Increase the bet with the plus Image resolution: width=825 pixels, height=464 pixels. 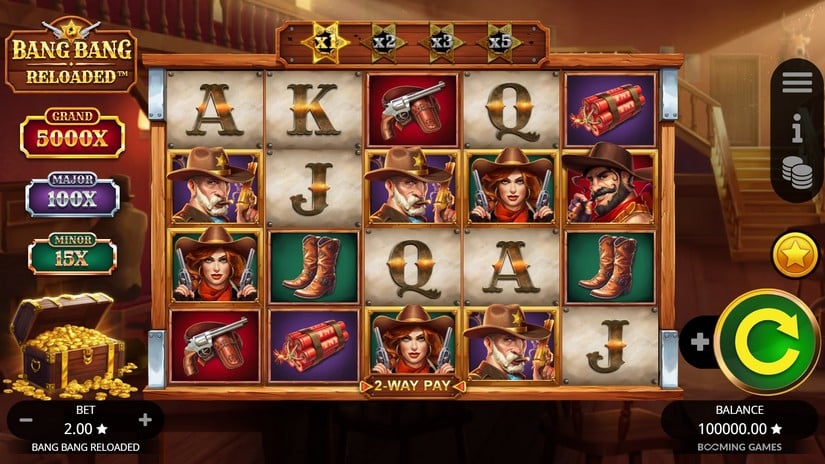point(145,420)
